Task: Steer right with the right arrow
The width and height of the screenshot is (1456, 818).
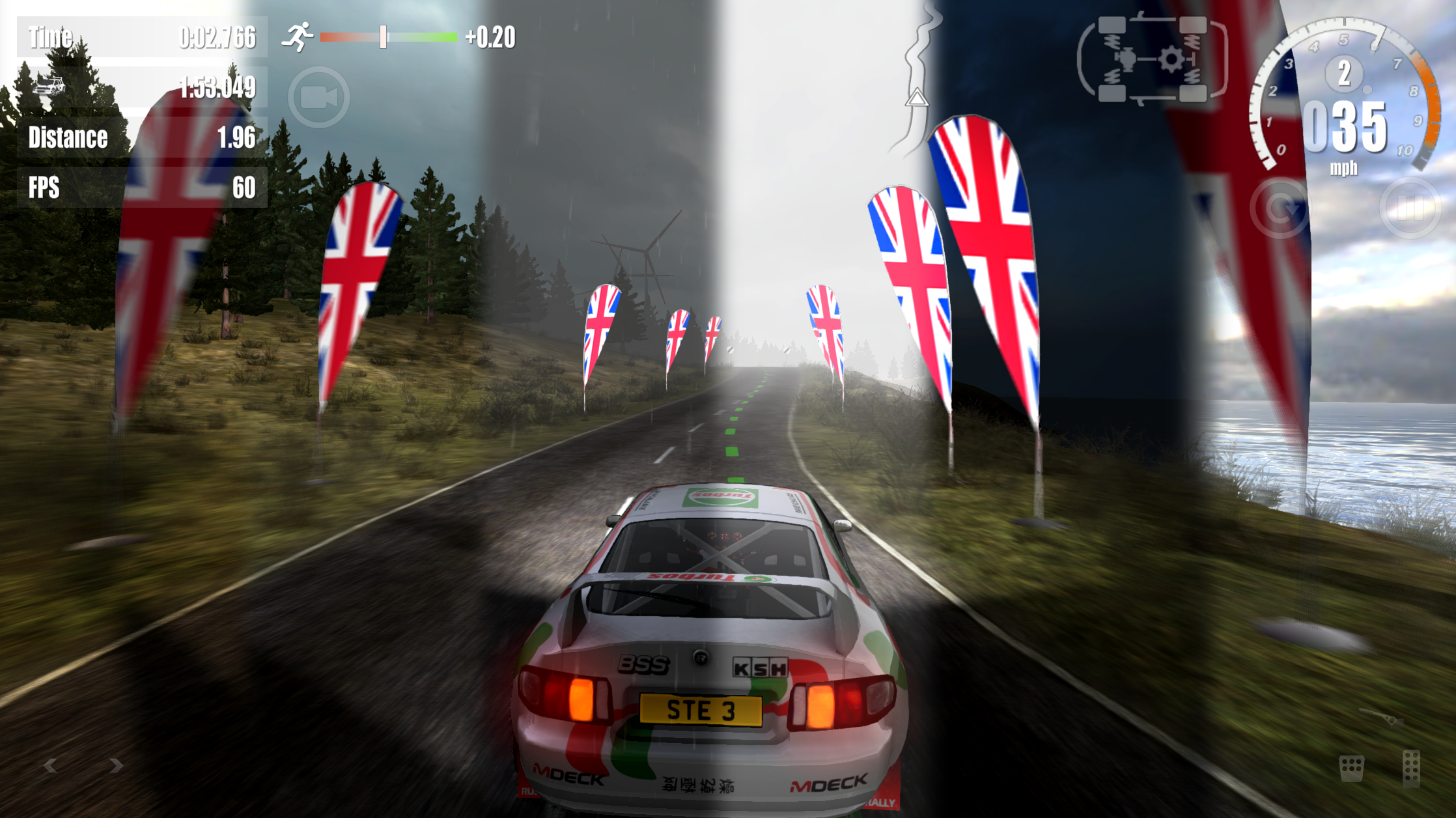Action: (117, 766)
